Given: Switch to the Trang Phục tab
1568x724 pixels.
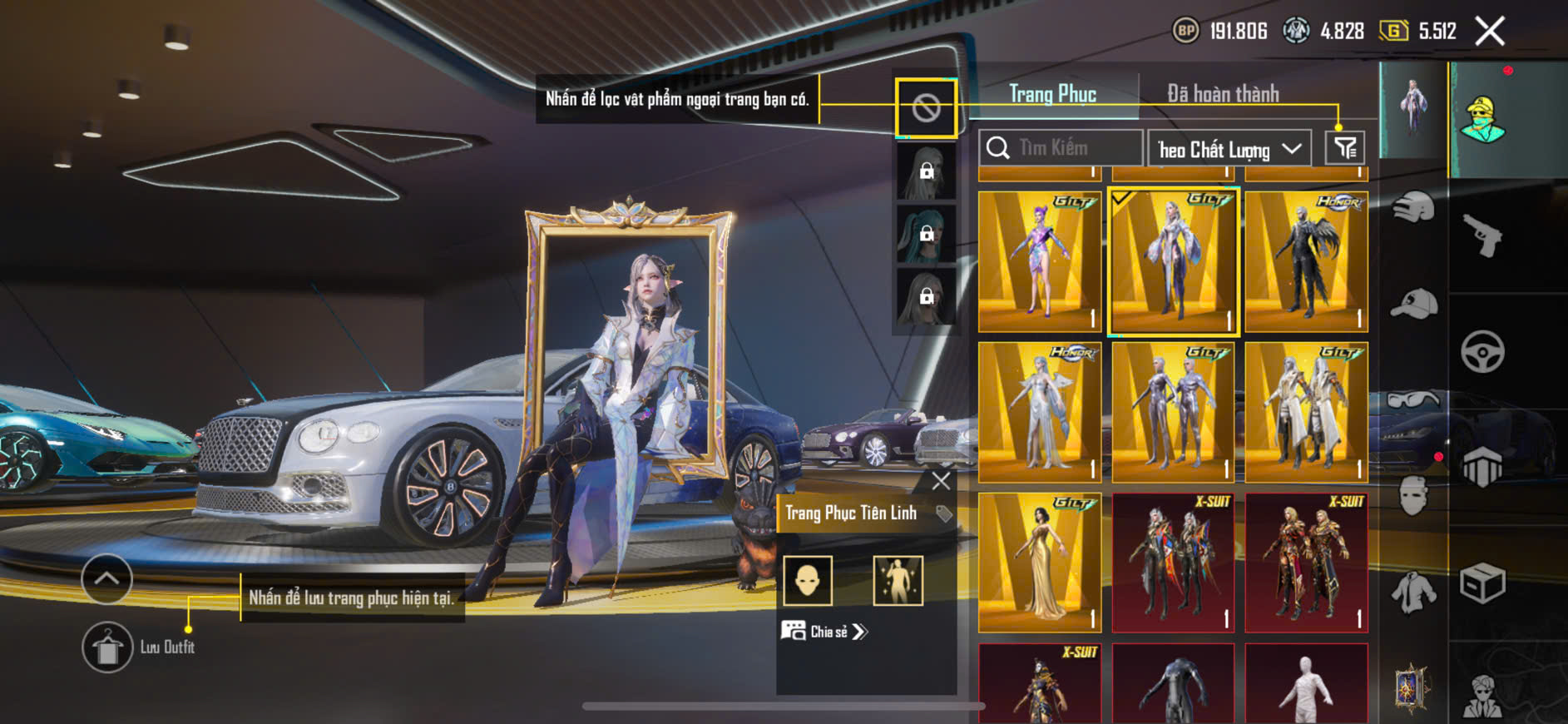Looking at the screenshot, I should 1052,94.
